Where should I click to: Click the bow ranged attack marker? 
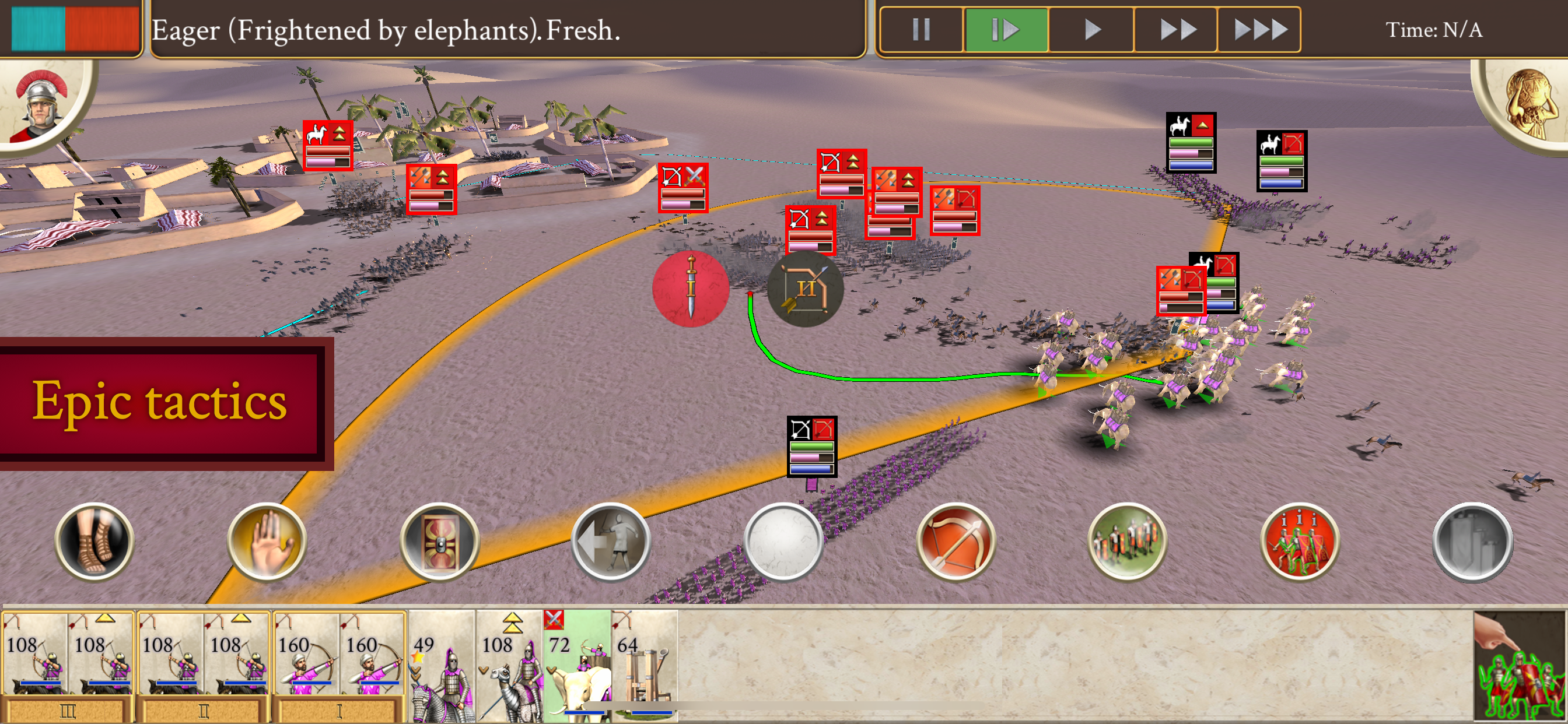806,289
